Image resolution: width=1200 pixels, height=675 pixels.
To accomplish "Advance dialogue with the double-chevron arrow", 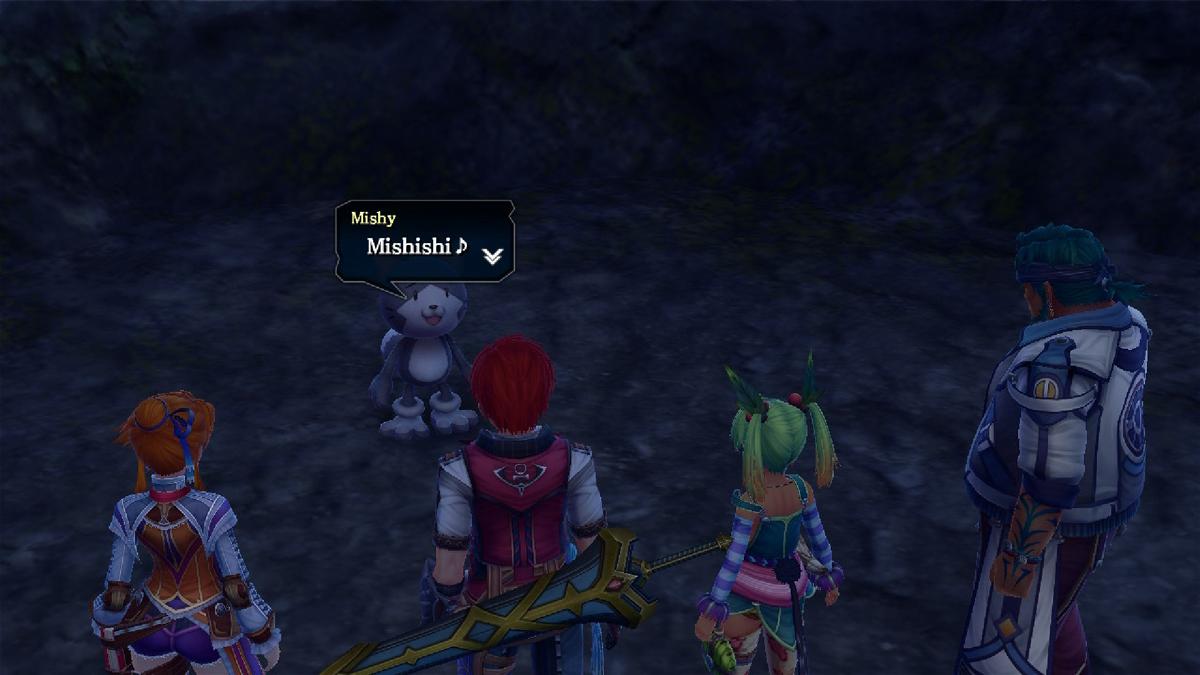I will point(491,256).
